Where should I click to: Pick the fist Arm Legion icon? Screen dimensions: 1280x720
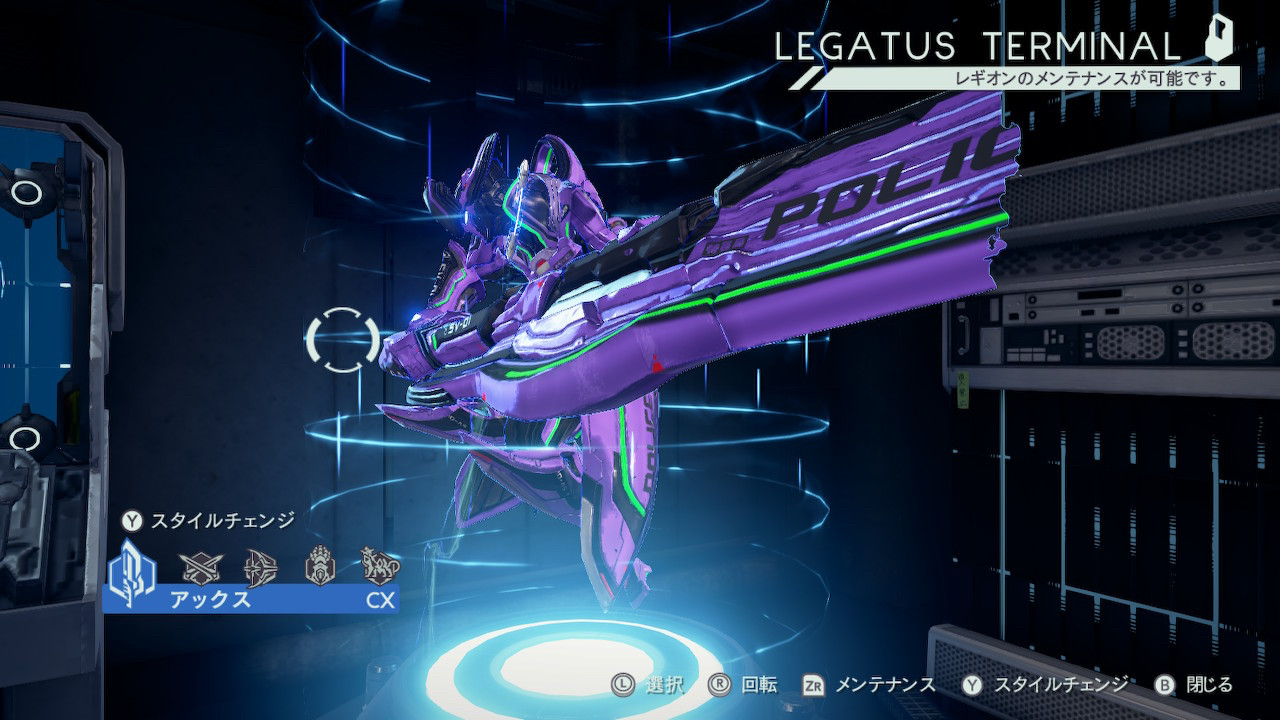pyautogui.click(x=319, y=567)
